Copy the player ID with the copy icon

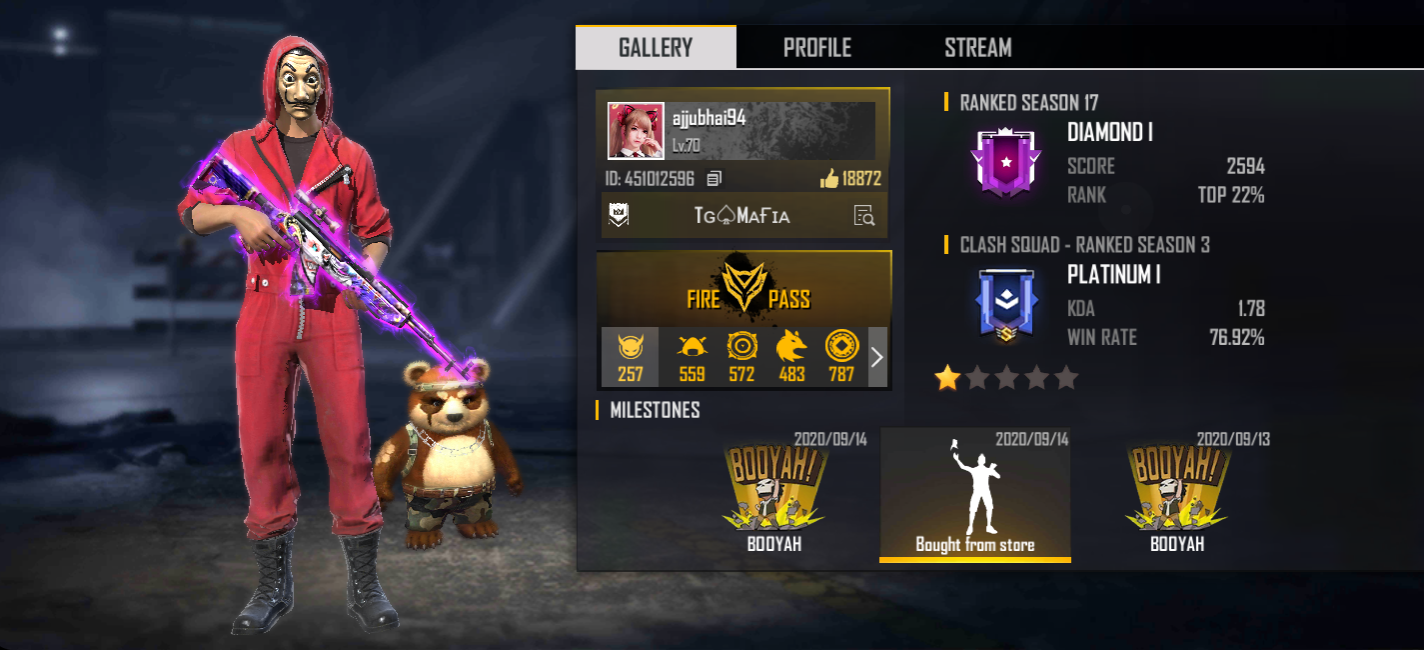tap(714, 179)
